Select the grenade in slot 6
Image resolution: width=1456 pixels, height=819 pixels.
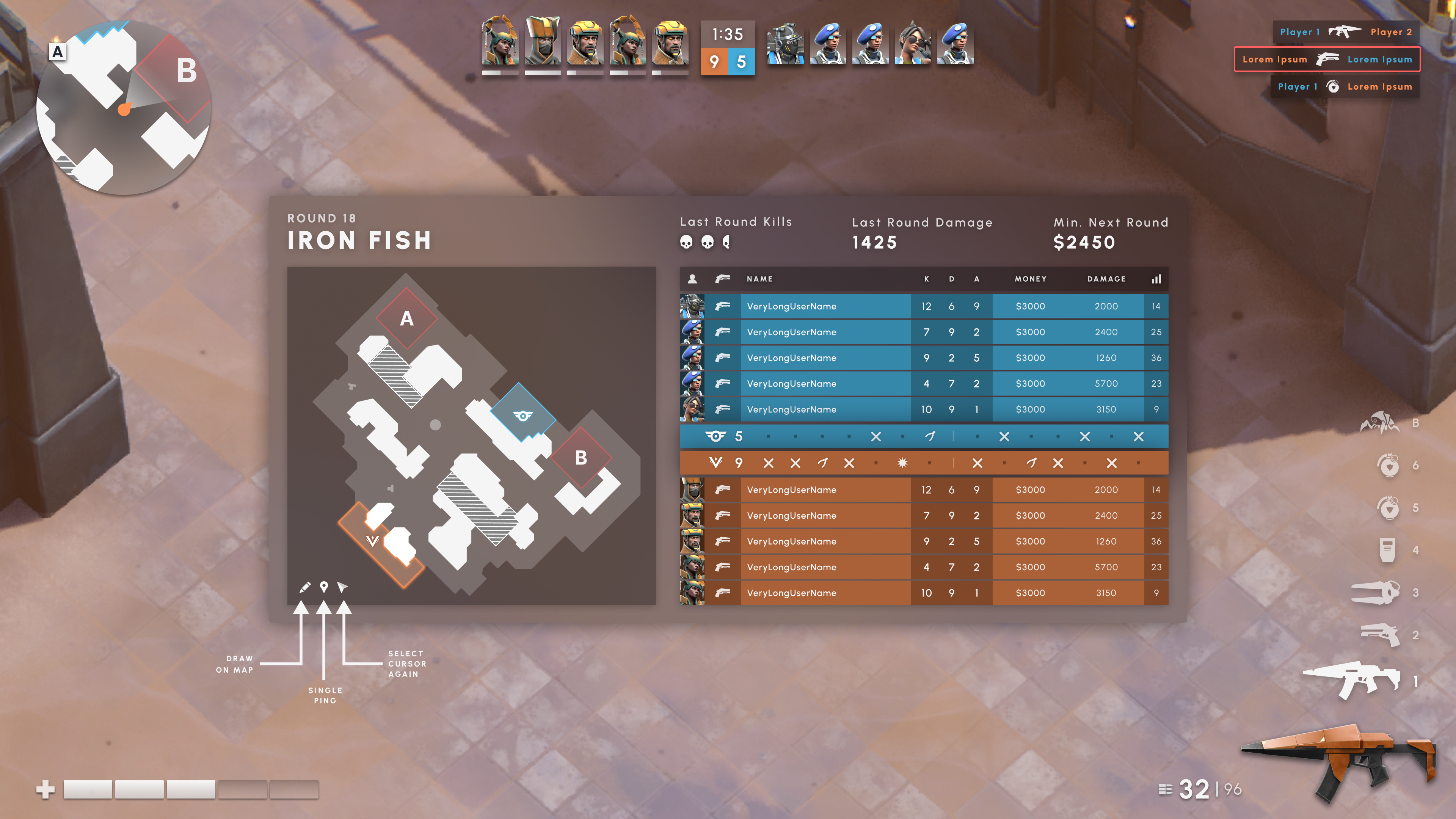1388,465
